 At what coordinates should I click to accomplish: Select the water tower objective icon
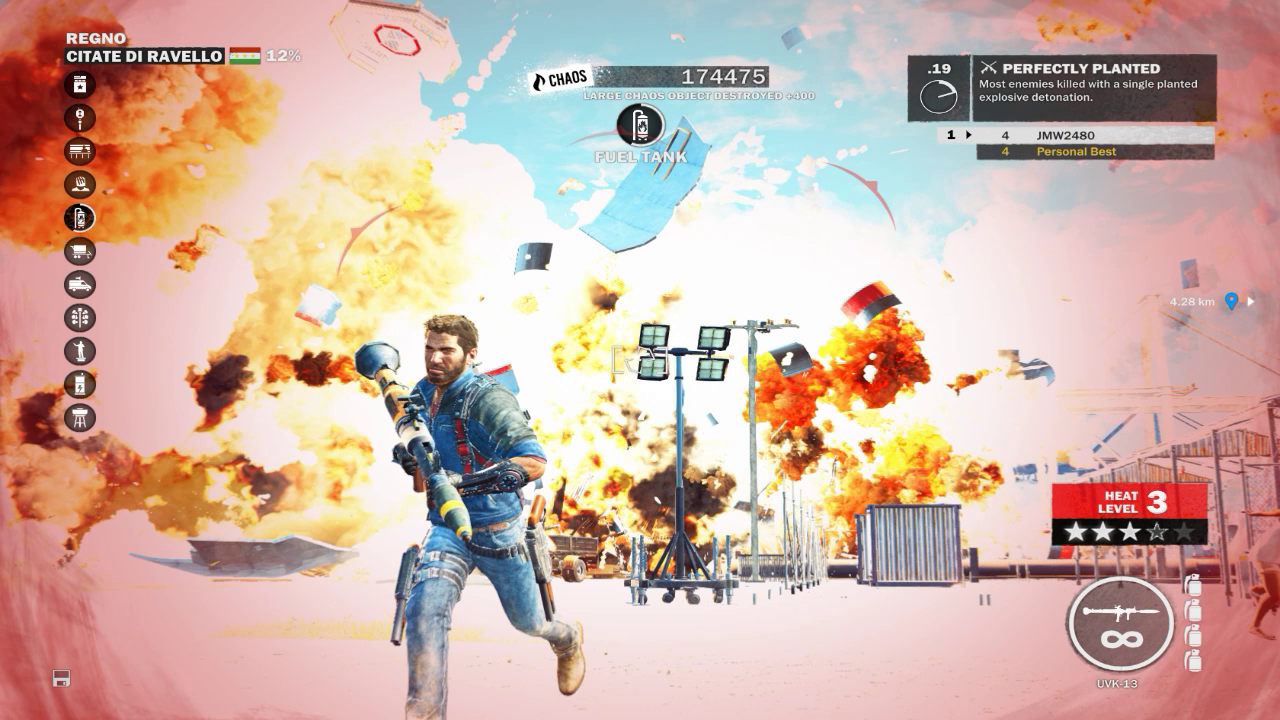click(x=80, y=416)
